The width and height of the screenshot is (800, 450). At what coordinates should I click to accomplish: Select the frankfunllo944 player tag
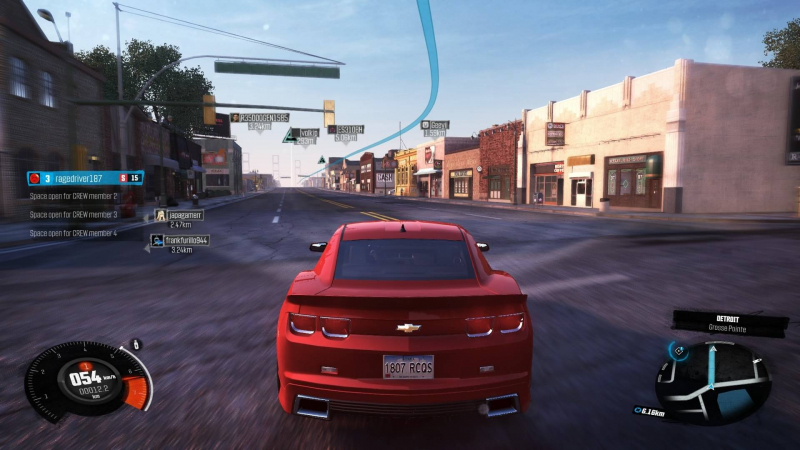[x=181, y=240]
